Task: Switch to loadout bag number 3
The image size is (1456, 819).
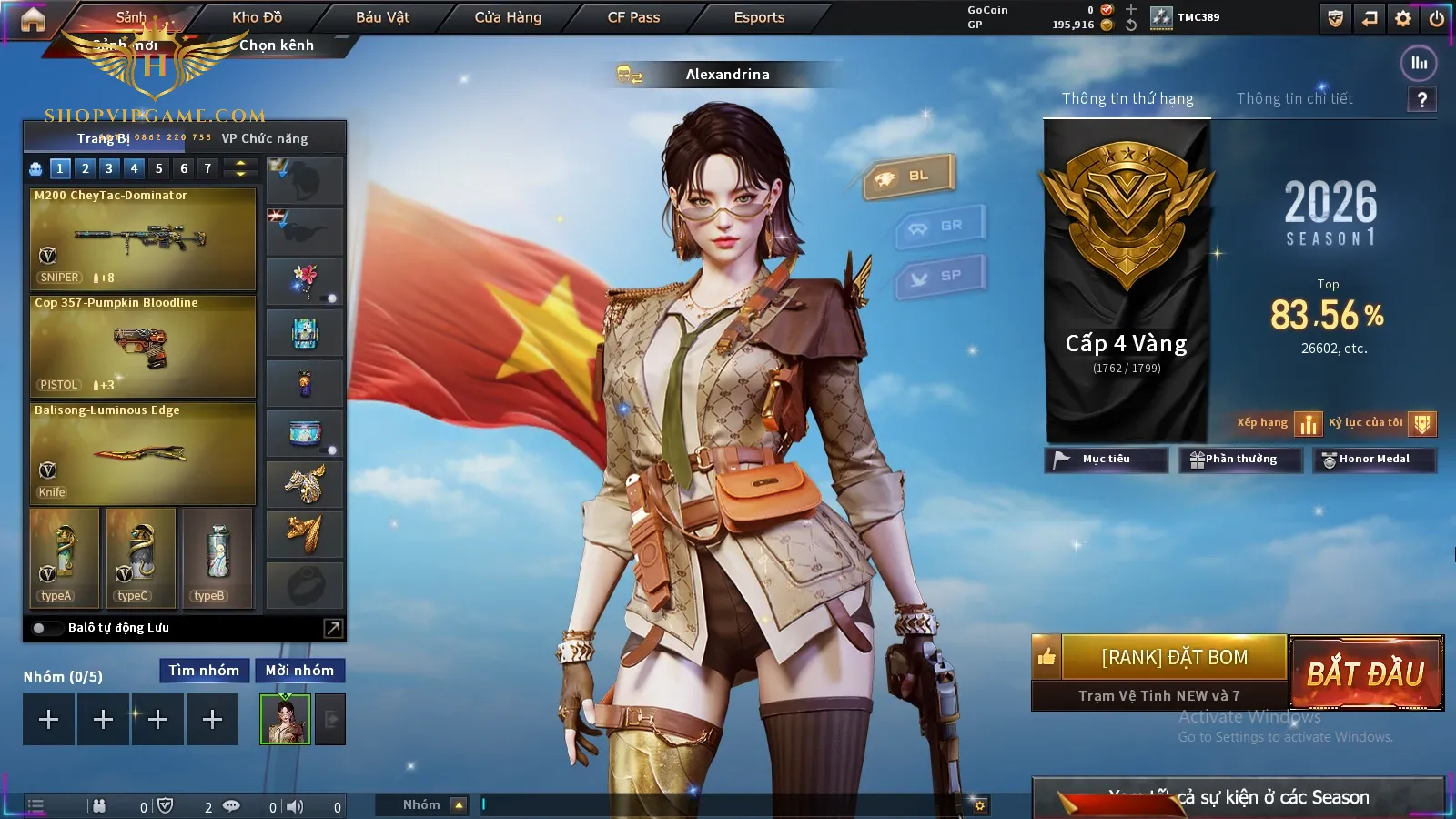Action: tap(109, 168)
